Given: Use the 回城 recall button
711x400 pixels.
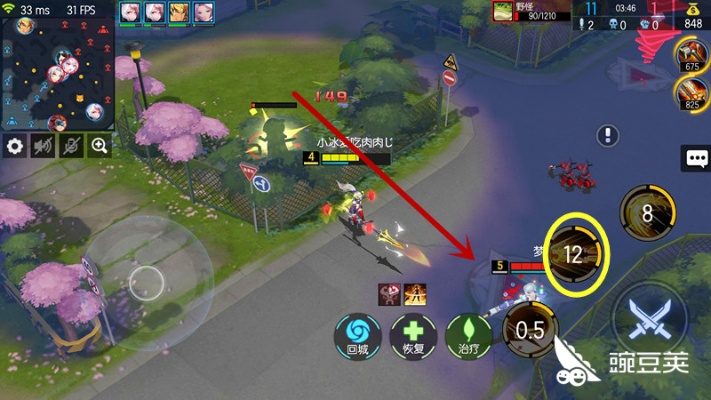Looking at the screenshot, I should (x=357, y=334).
